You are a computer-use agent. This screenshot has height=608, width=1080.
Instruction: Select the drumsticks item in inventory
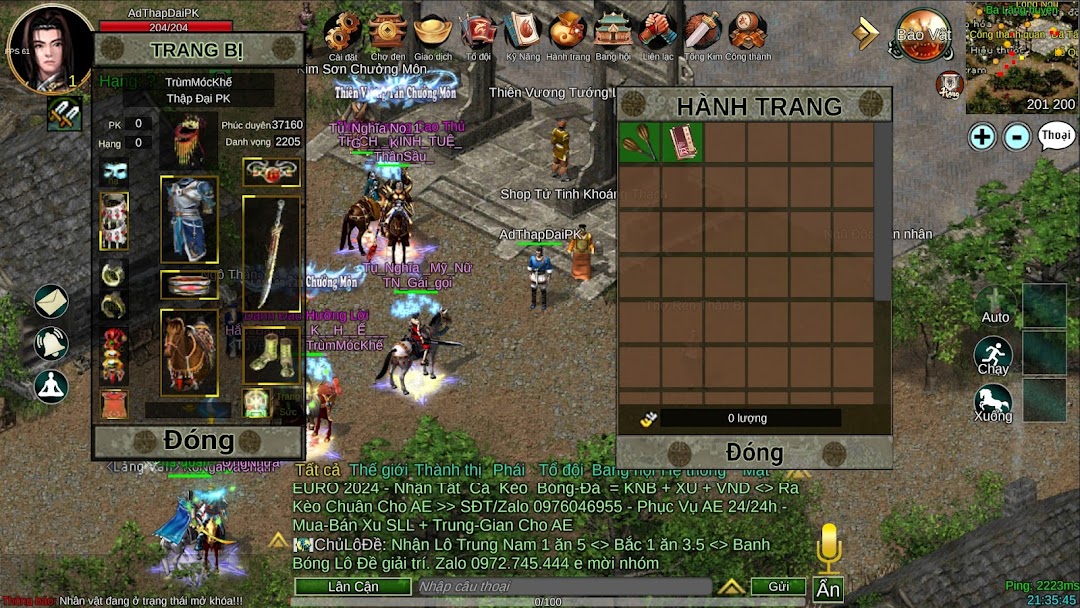[x=640, y=143]
